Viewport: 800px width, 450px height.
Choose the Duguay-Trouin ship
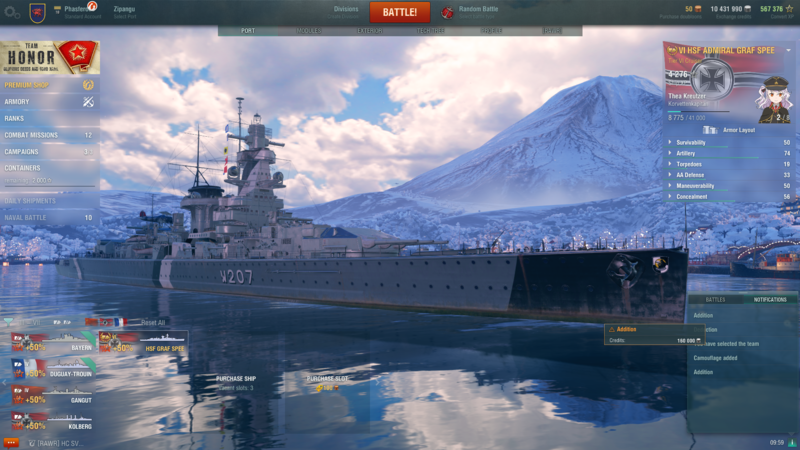(52, 368)
